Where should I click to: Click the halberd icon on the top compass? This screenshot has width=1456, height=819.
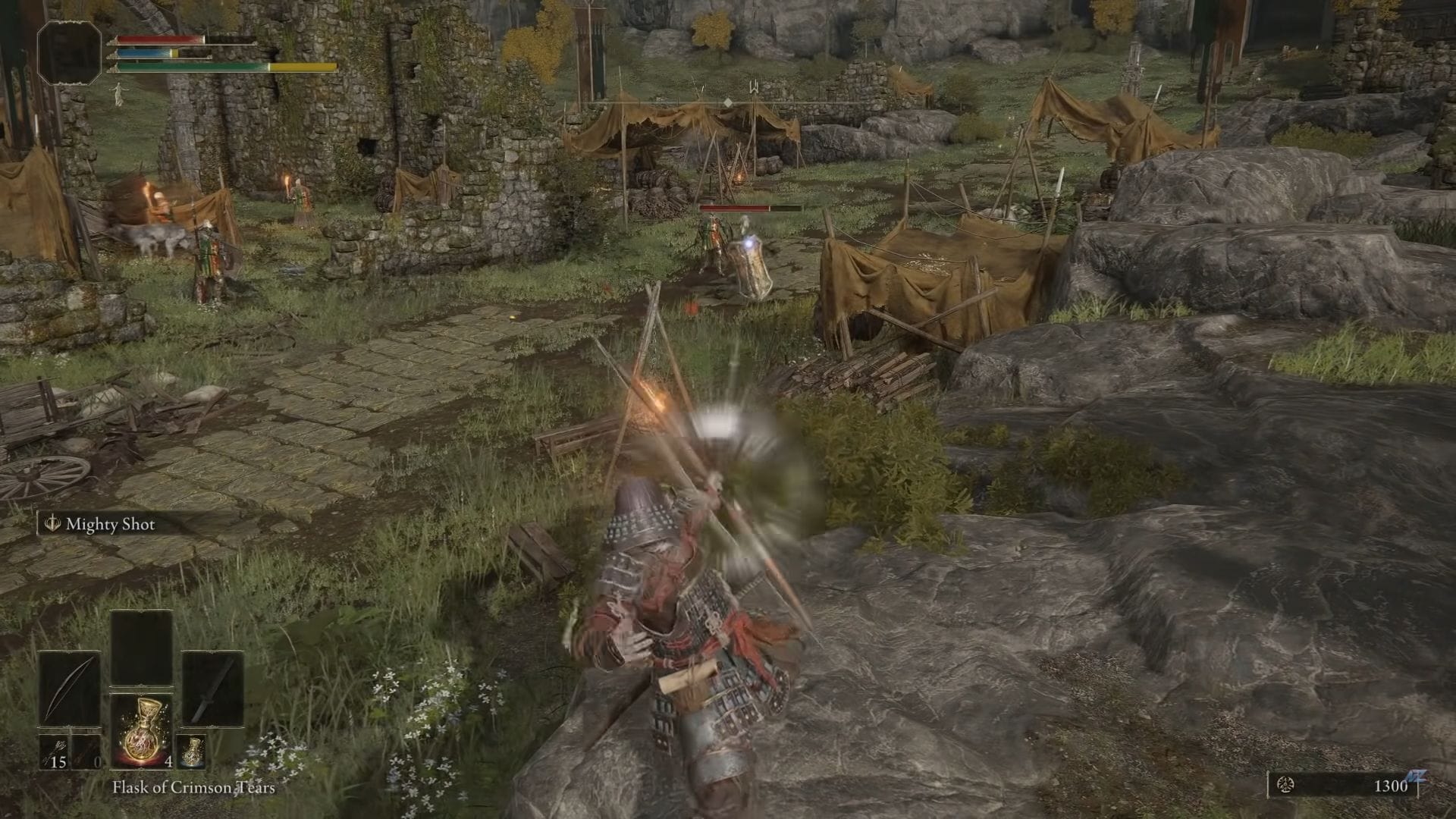click(x=755, y=87)
